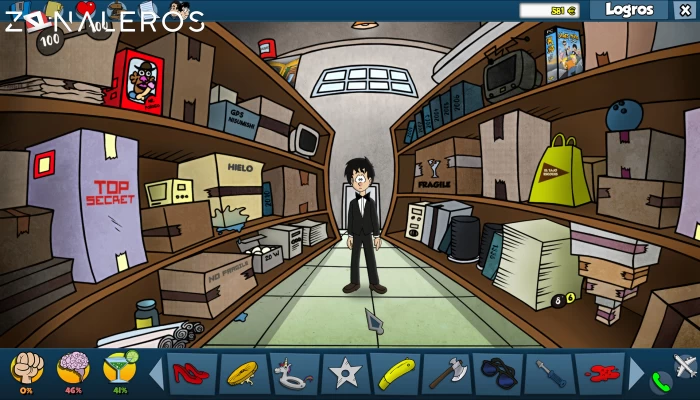Click the airplane travel icon
This screenshot has height=400, width=700.
[685, 365]
